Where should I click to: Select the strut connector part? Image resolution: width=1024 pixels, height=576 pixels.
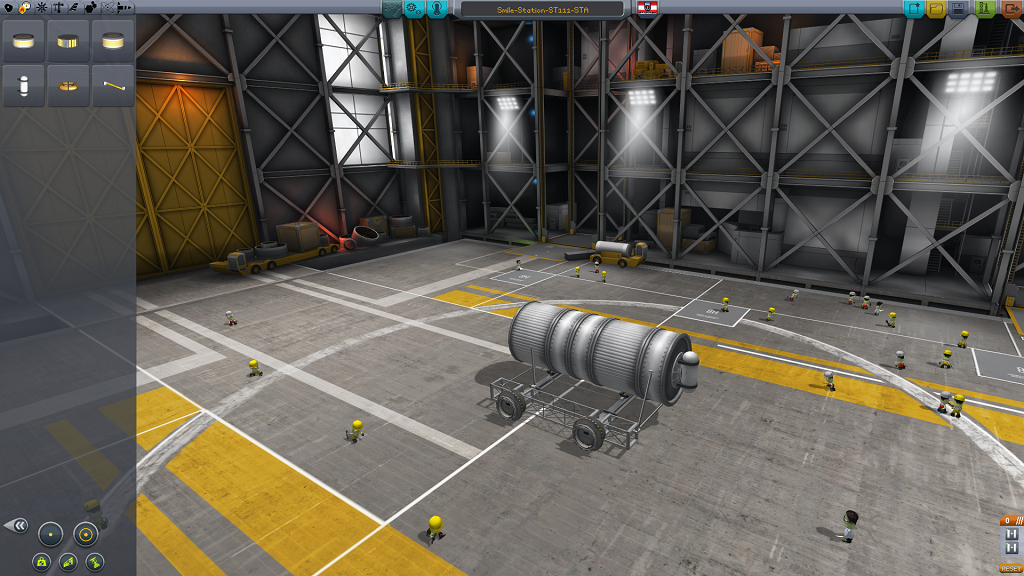coord(113,87)
